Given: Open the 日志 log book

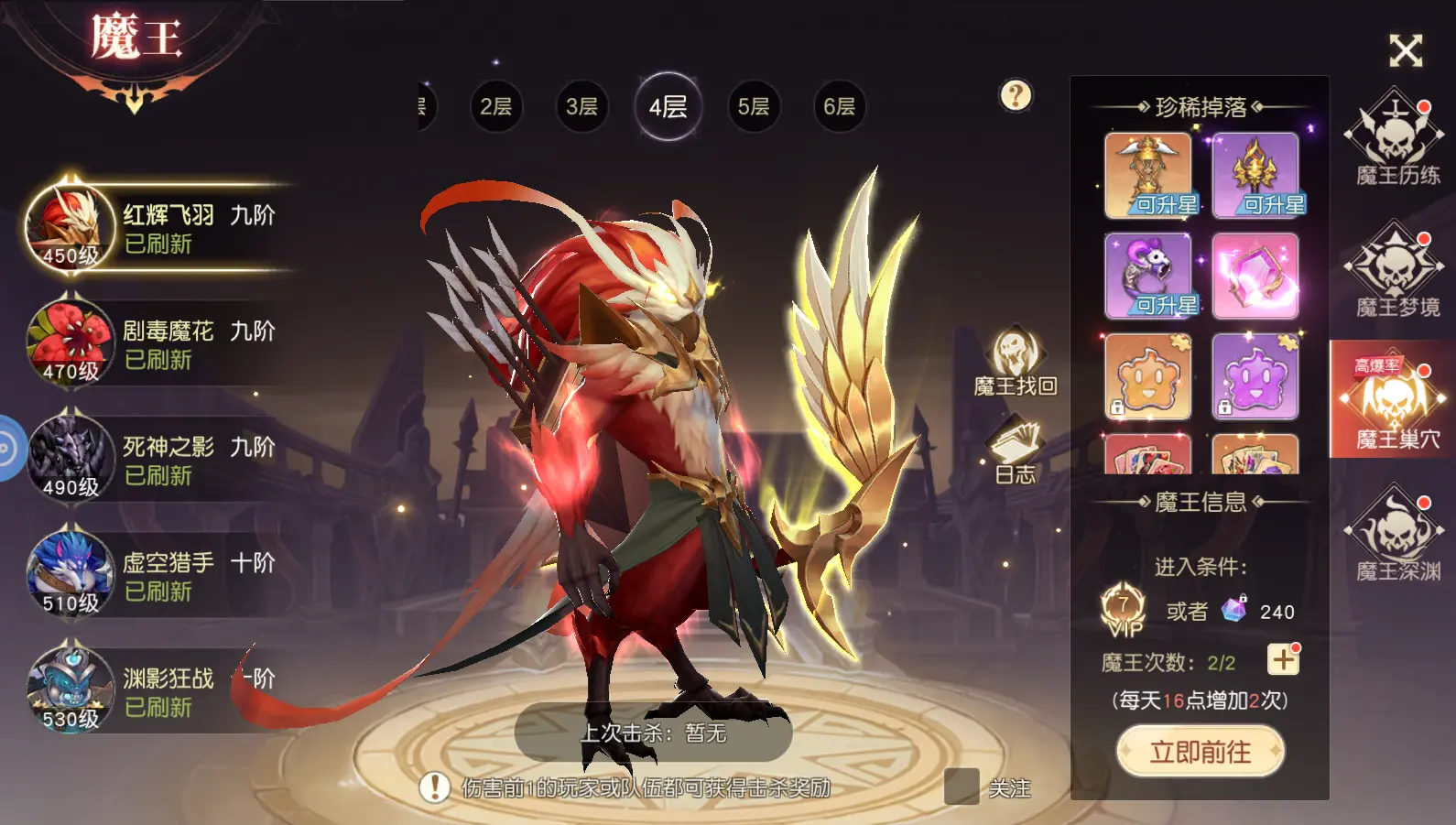Looking at the screenshot, I should (x=1015, y=450).
